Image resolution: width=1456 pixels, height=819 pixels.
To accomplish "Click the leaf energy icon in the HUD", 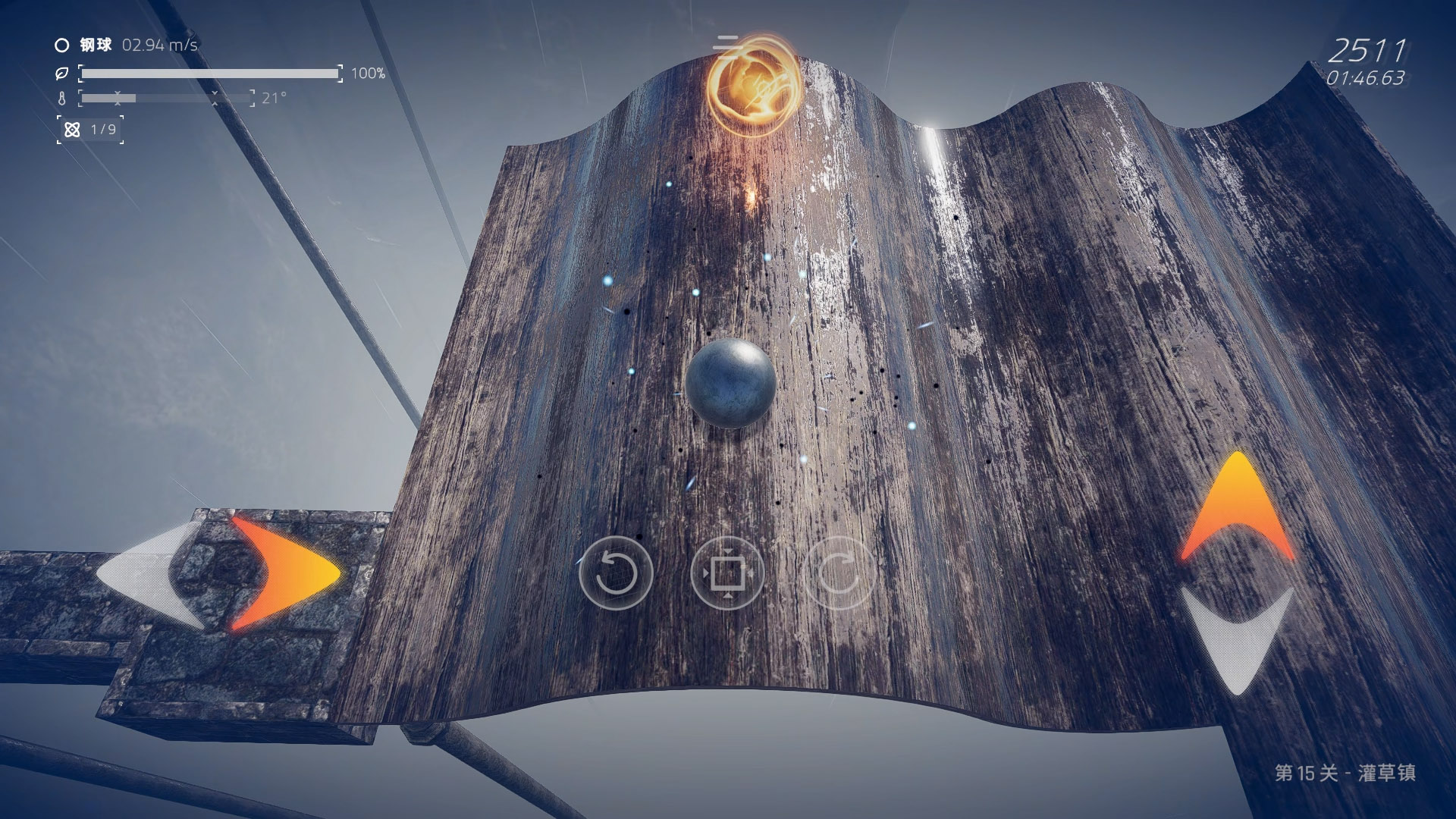I will tap(61, 73).
